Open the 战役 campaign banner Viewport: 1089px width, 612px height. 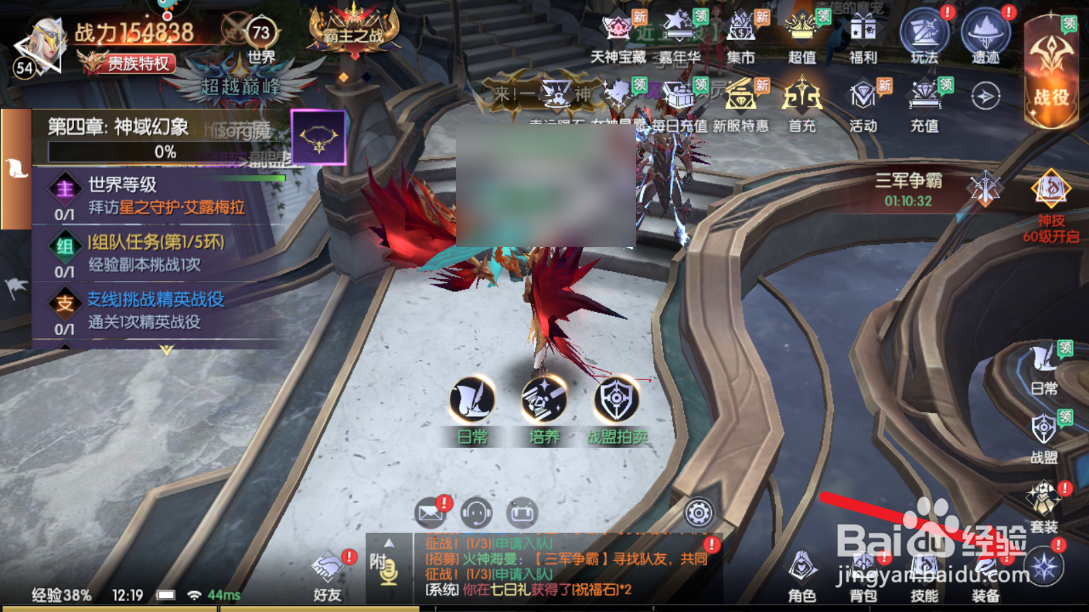(x=1051, y=72)
